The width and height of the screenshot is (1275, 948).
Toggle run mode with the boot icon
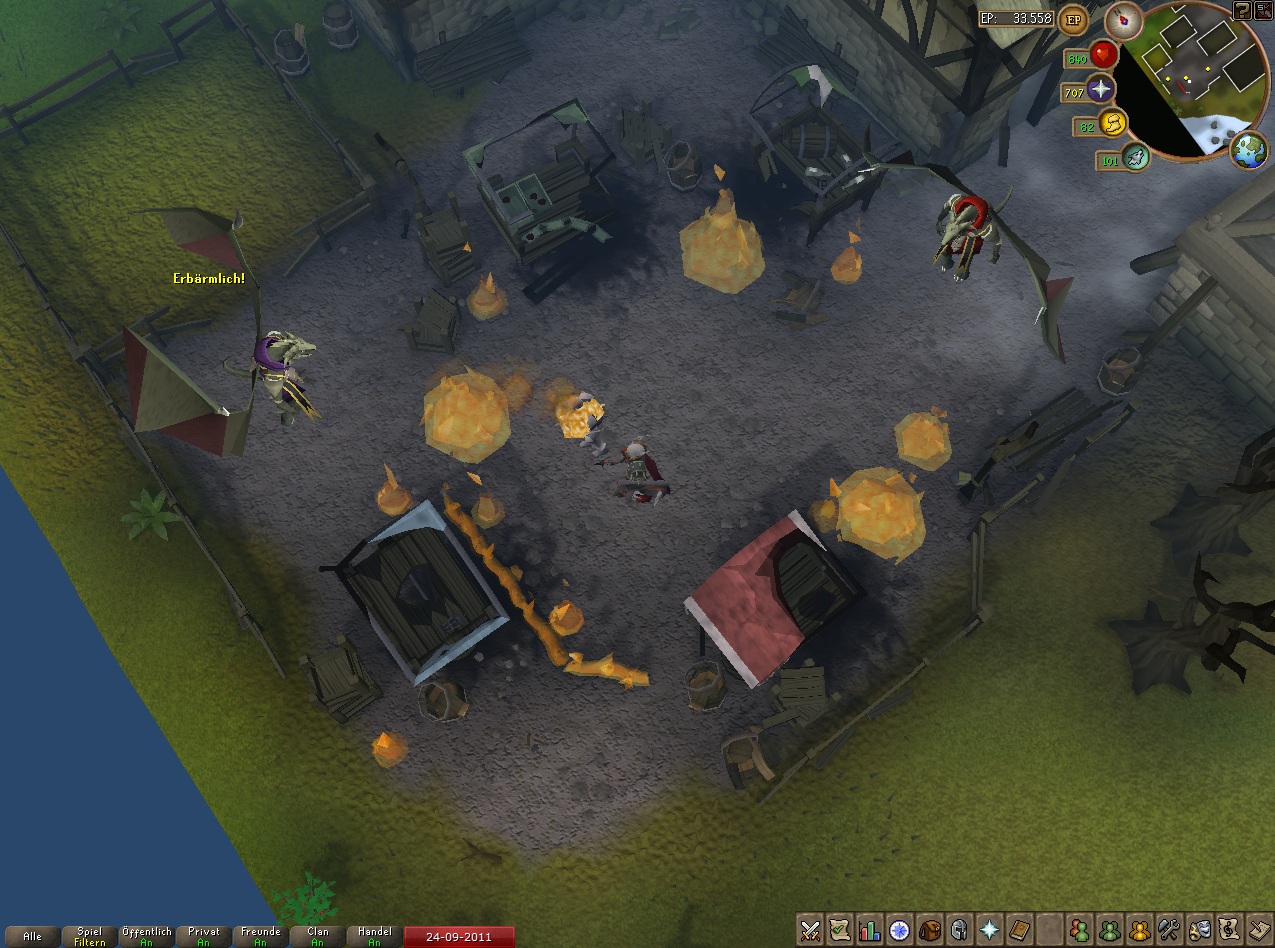(x=1134, y=157)
